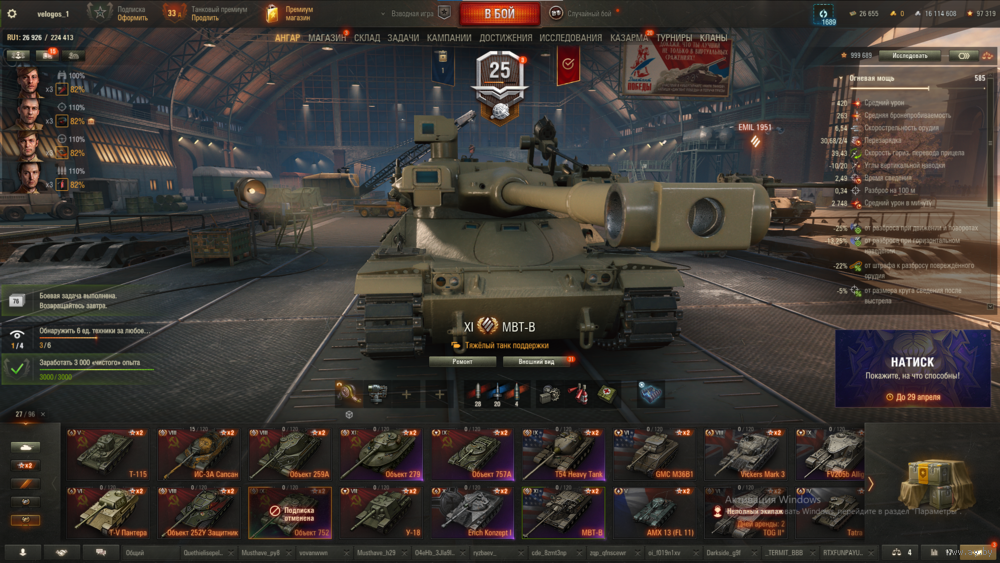Image resolution: width=1000 pixels, height=563 pixels.
Task: Open the МАГАЗИН tab
Action: 328,38
